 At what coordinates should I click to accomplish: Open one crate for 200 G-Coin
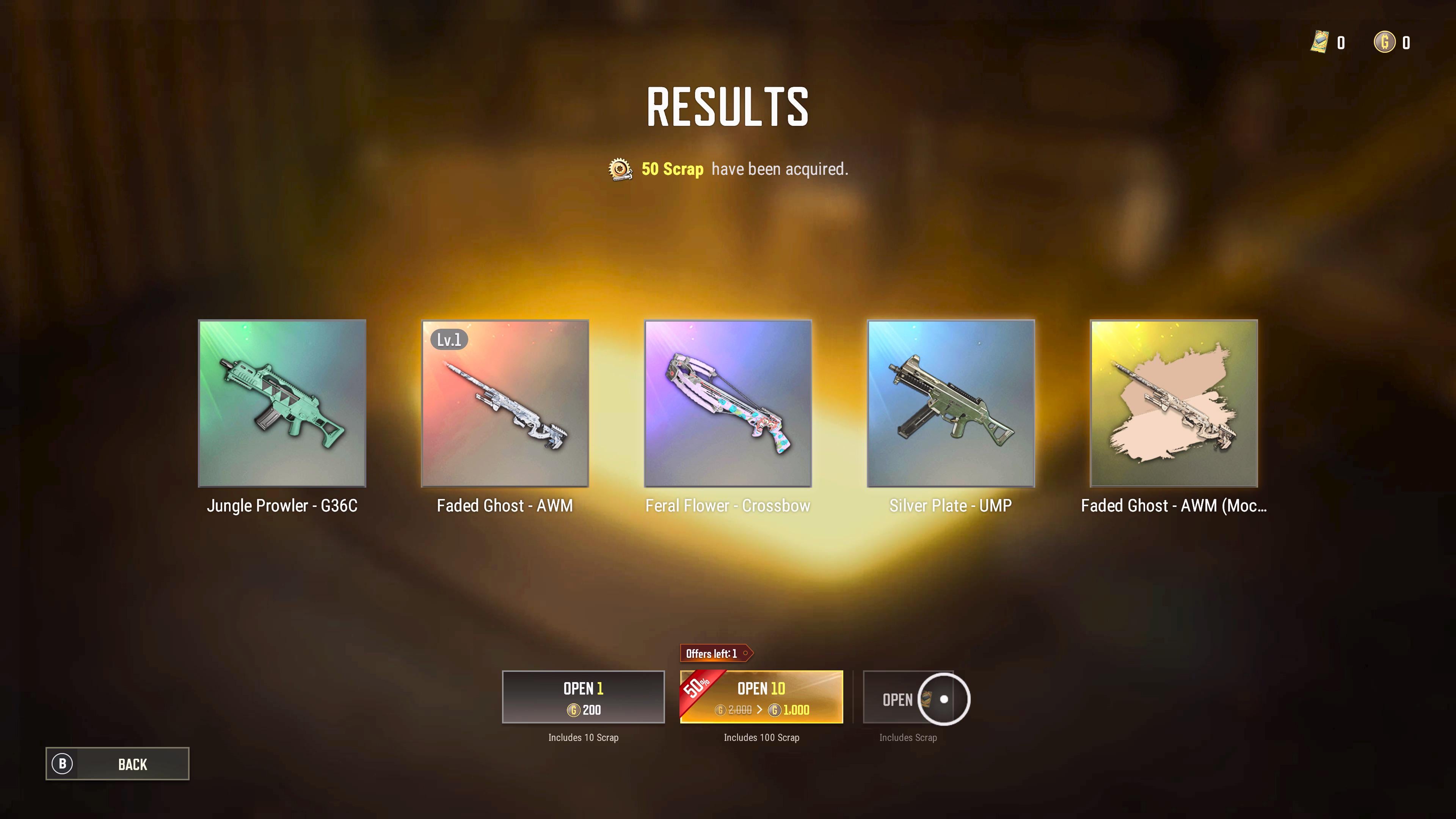pos(583,697)
